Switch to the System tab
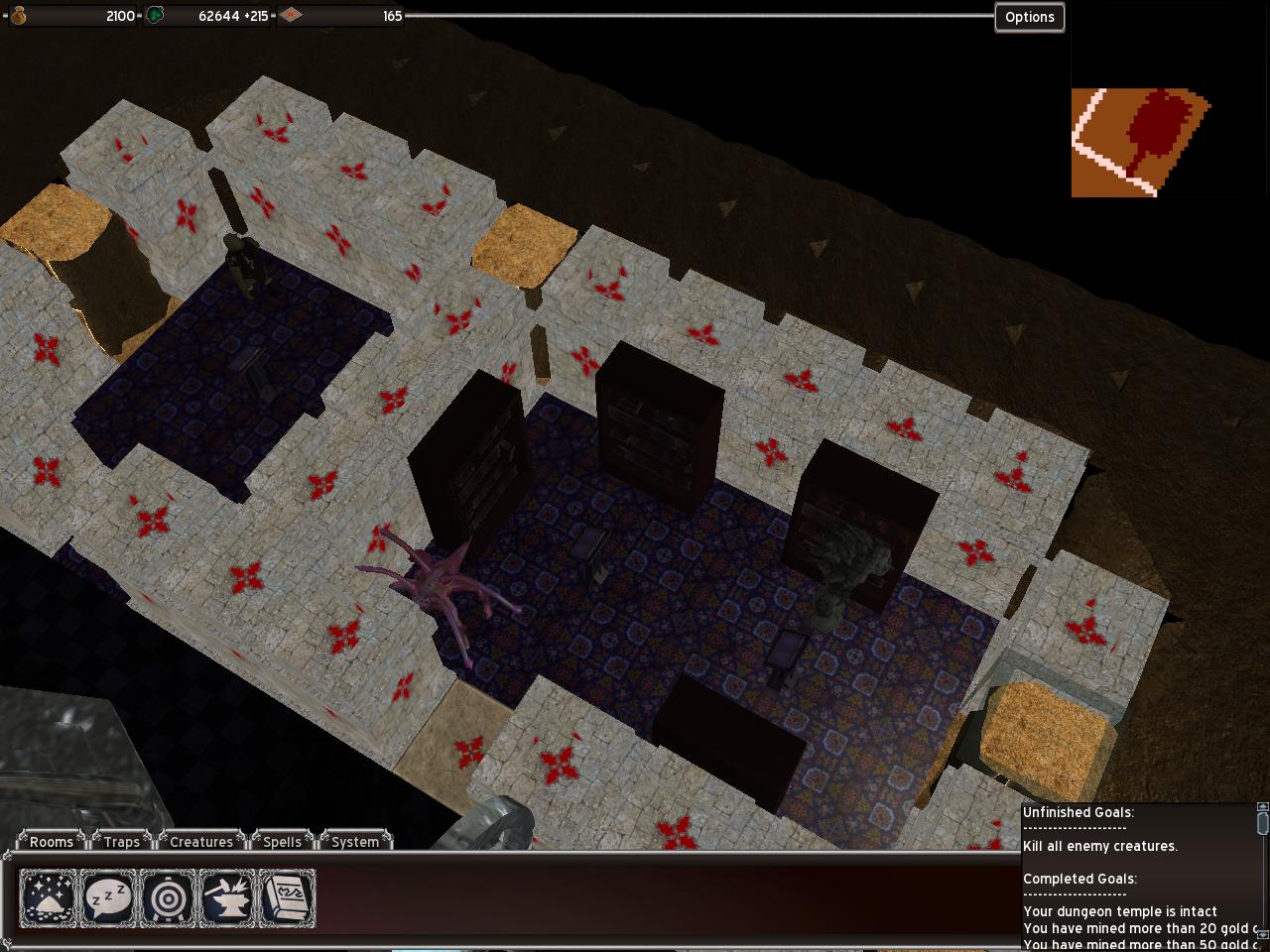 [x=355, y=842]
